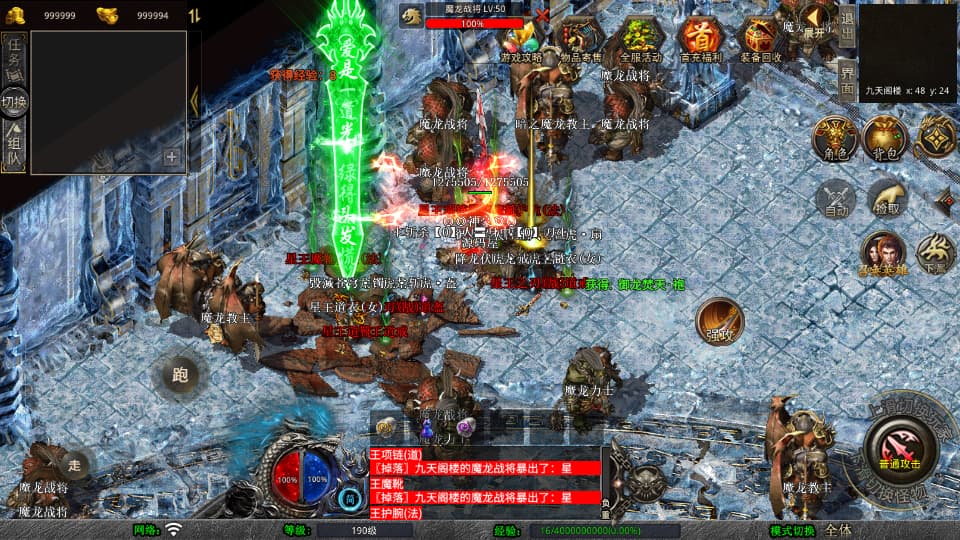The image size is (960, 540).
Task: Click the 界面 interface button
Action: click(x=847, y=77)
